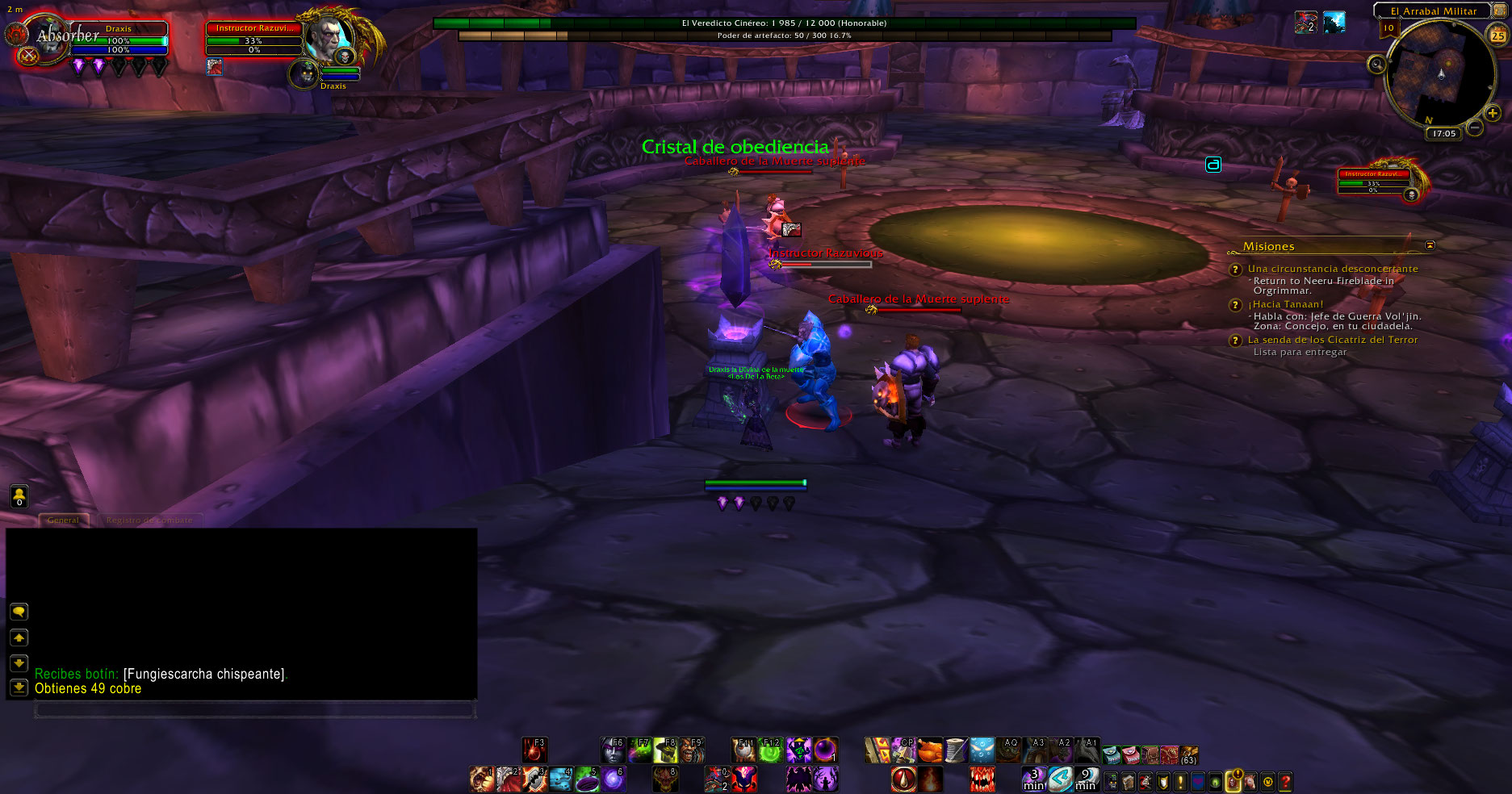Select quest 'Una circunstancia desconcertante'
This screenshot has width=1512, height=794.
click(x=1332, y=269)
